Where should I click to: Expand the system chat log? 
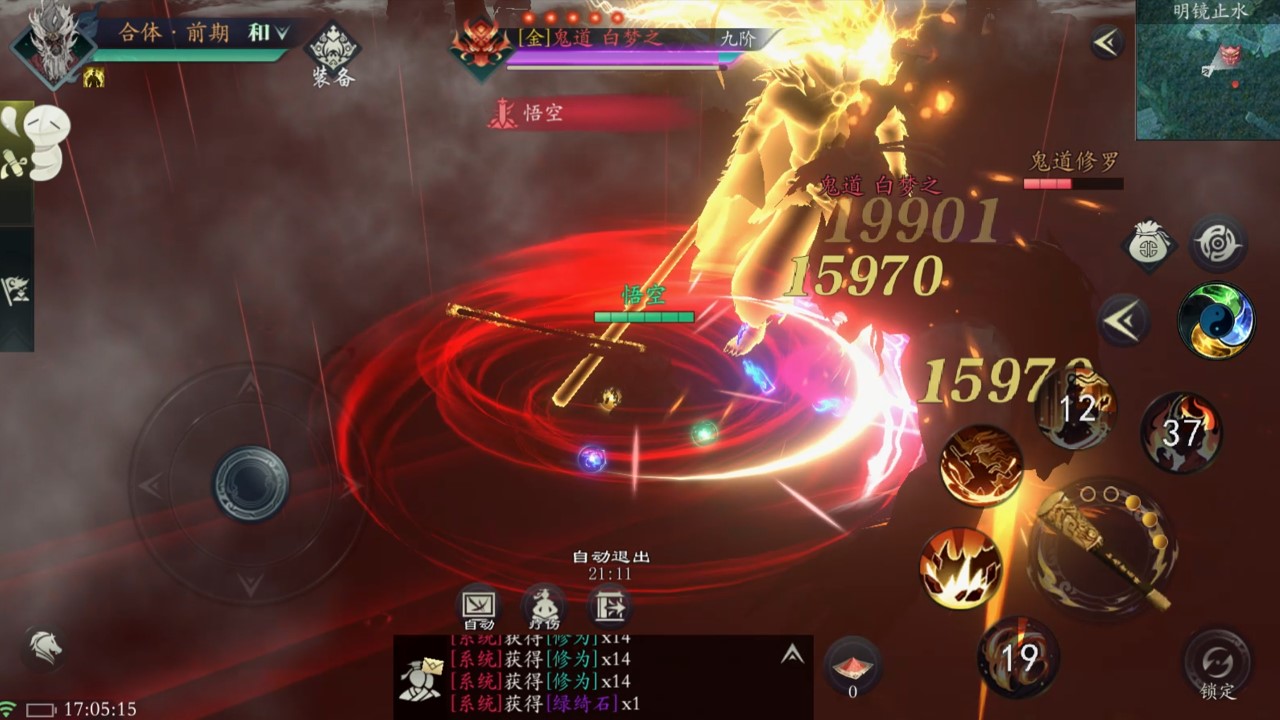(x=792, y=654)
